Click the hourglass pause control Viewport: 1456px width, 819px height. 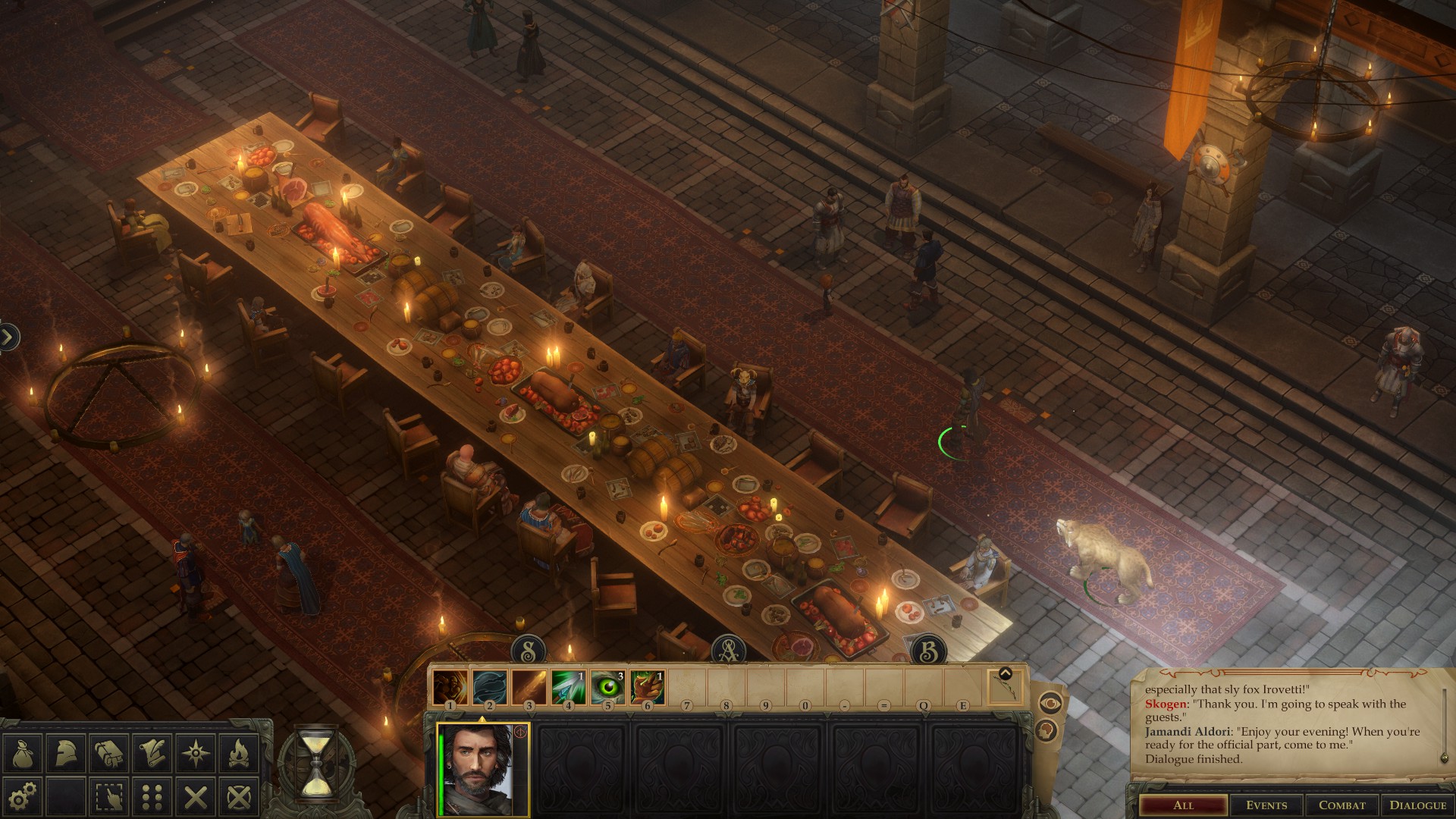[315, 763]
